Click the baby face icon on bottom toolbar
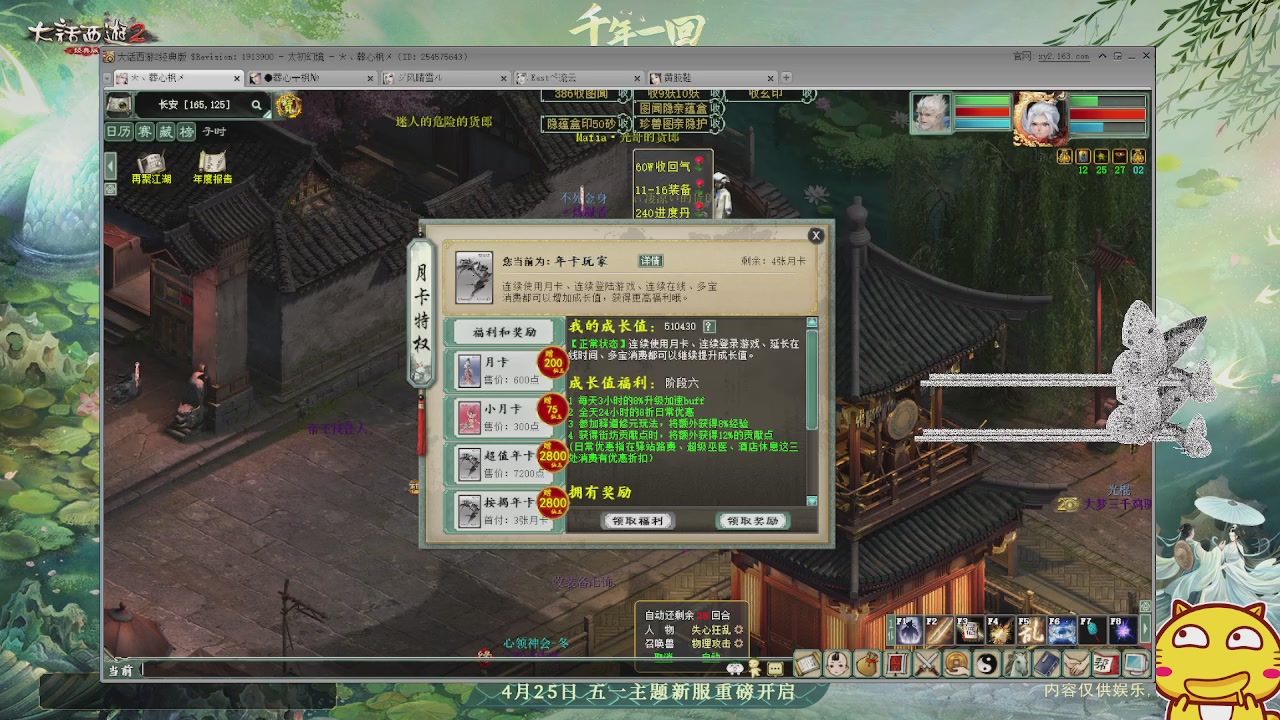The width and height of the screenshot is (1280, 720). pos(839,663)
